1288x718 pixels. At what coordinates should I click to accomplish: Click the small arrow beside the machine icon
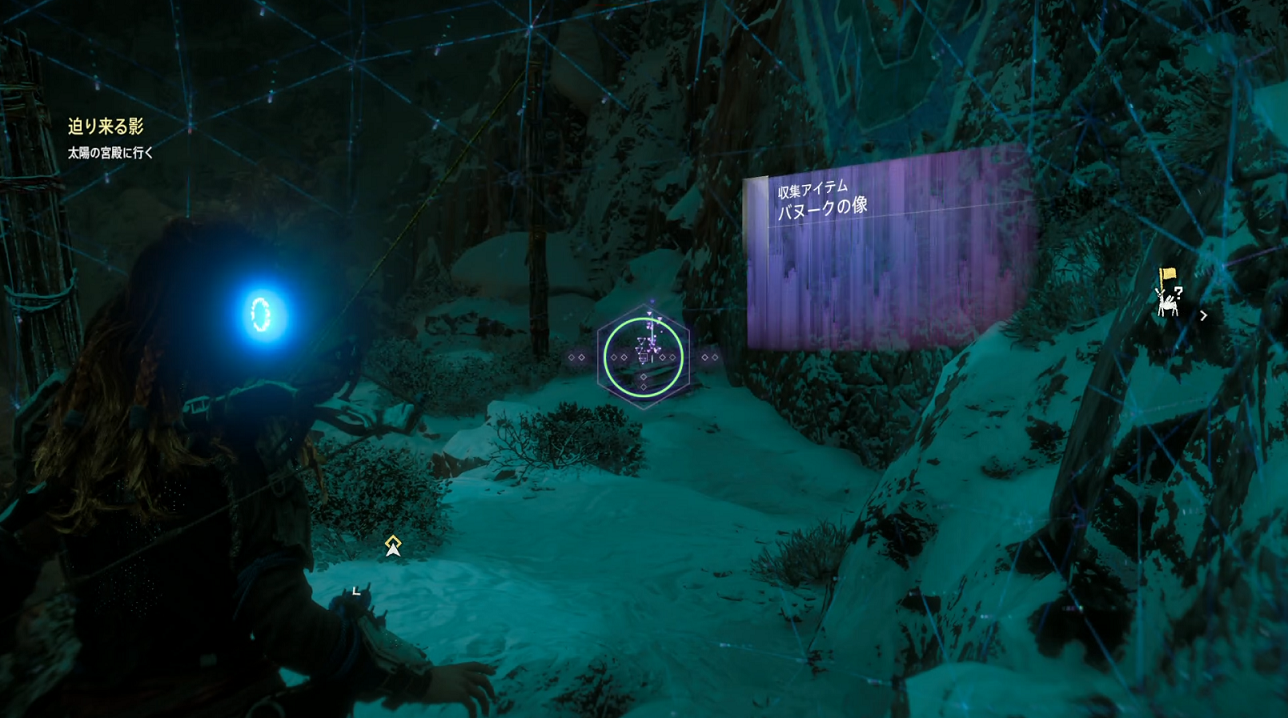(1203, 315)
